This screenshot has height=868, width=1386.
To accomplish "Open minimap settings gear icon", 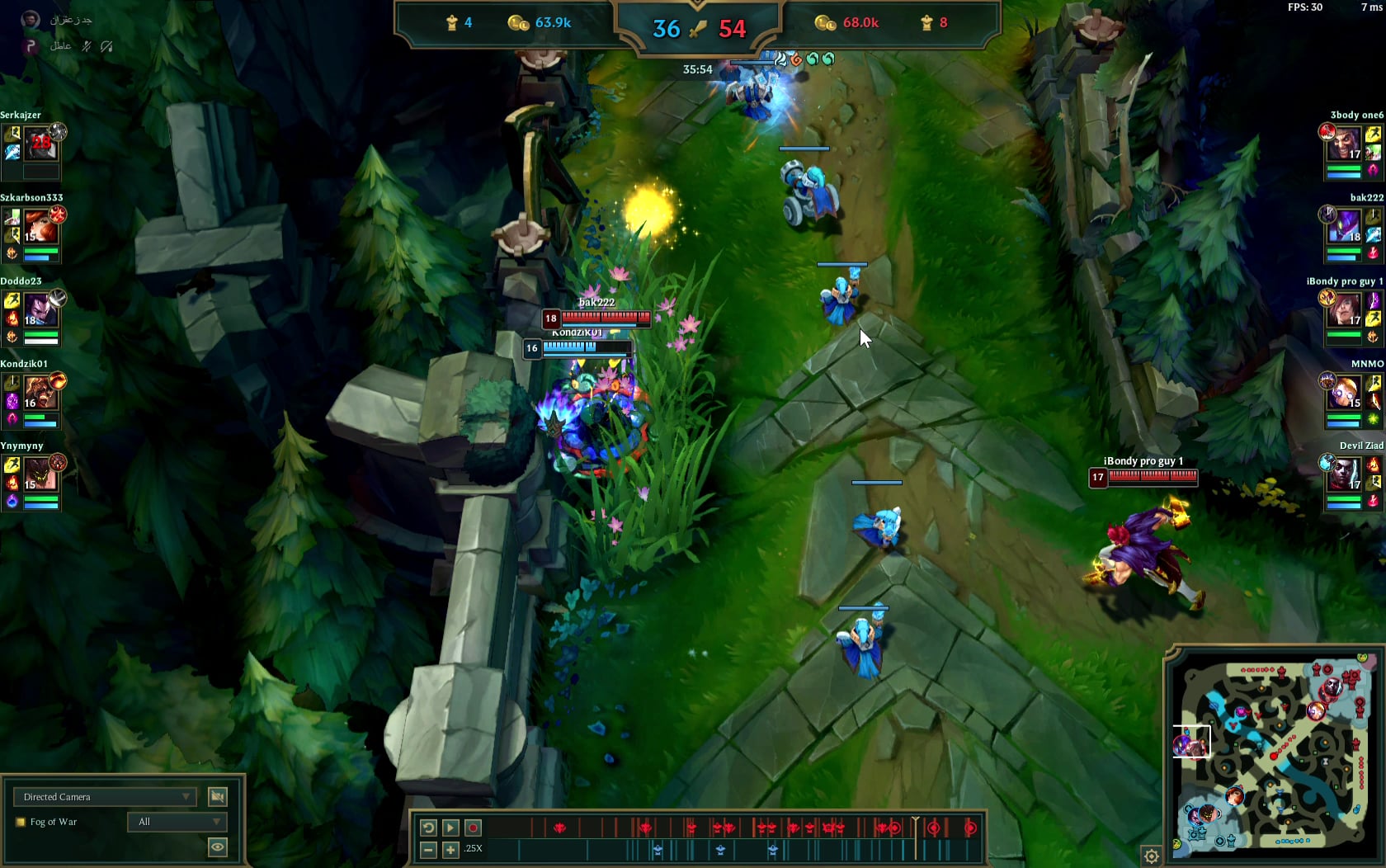I will click(x=1151, y=856).
